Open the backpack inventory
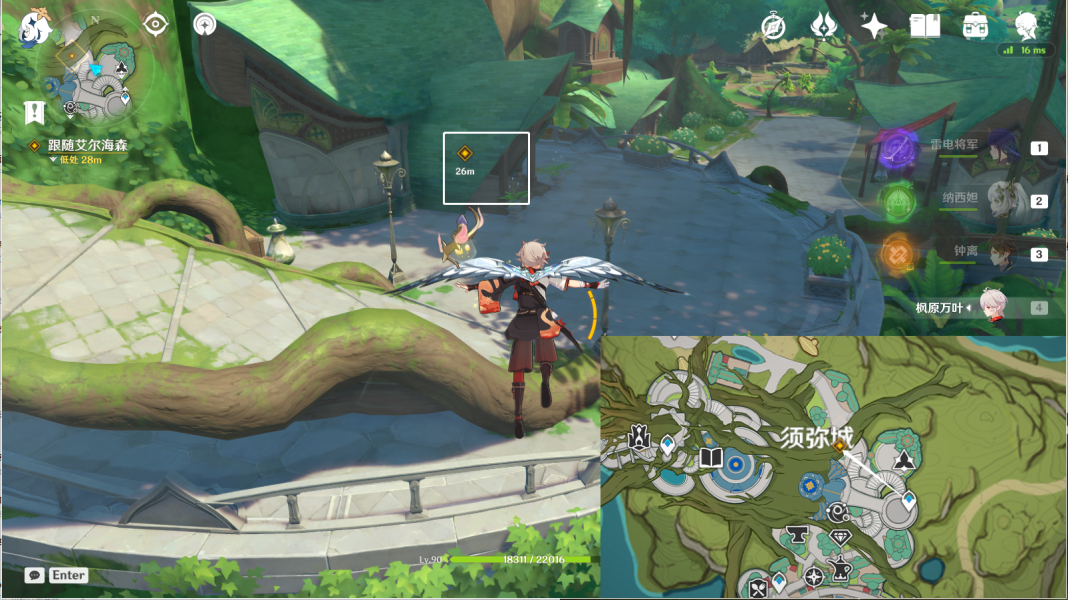 975,26
